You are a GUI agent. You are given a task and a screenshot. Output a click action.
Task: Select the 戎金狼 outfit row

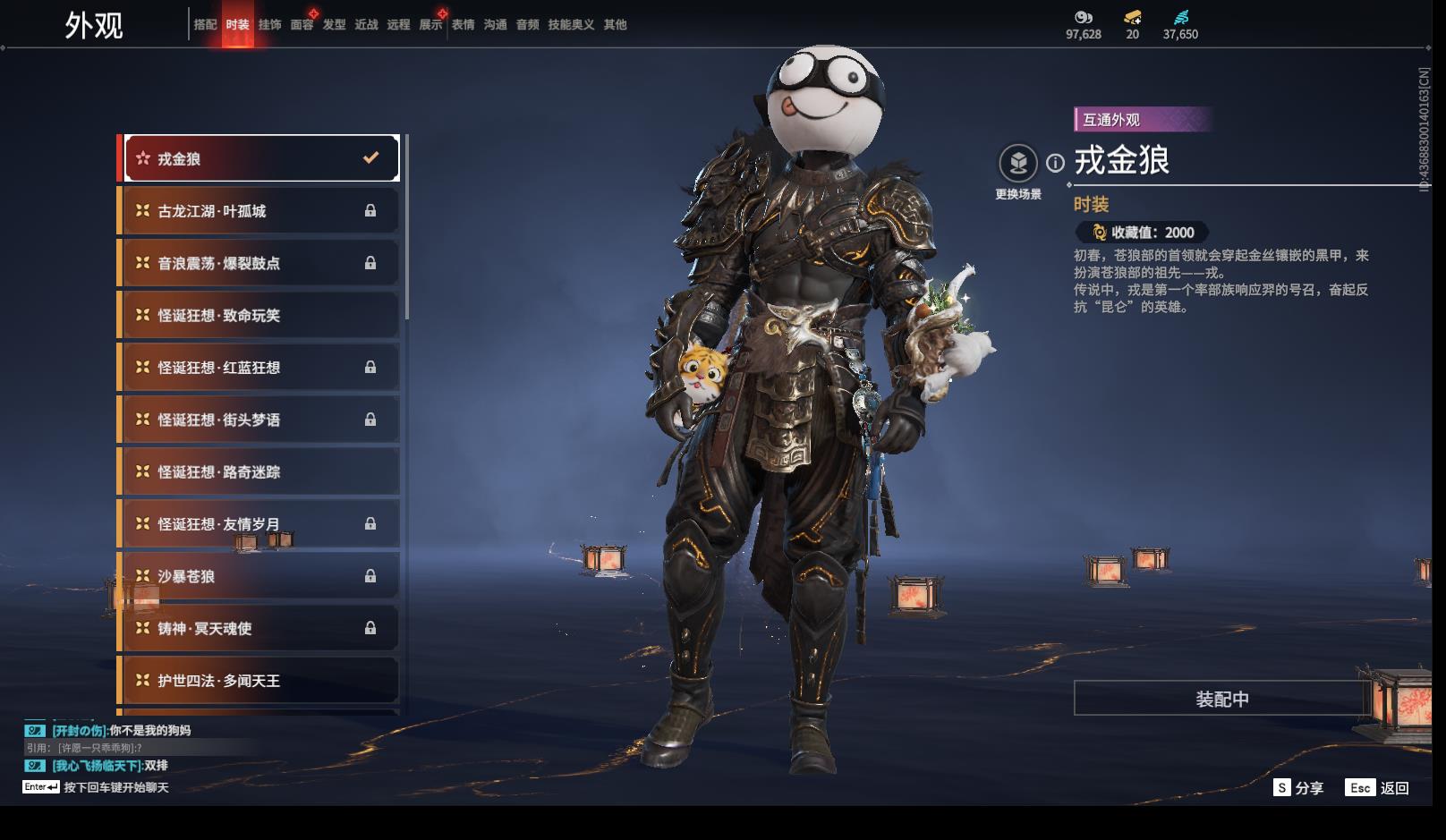click(x=260, y=158)
